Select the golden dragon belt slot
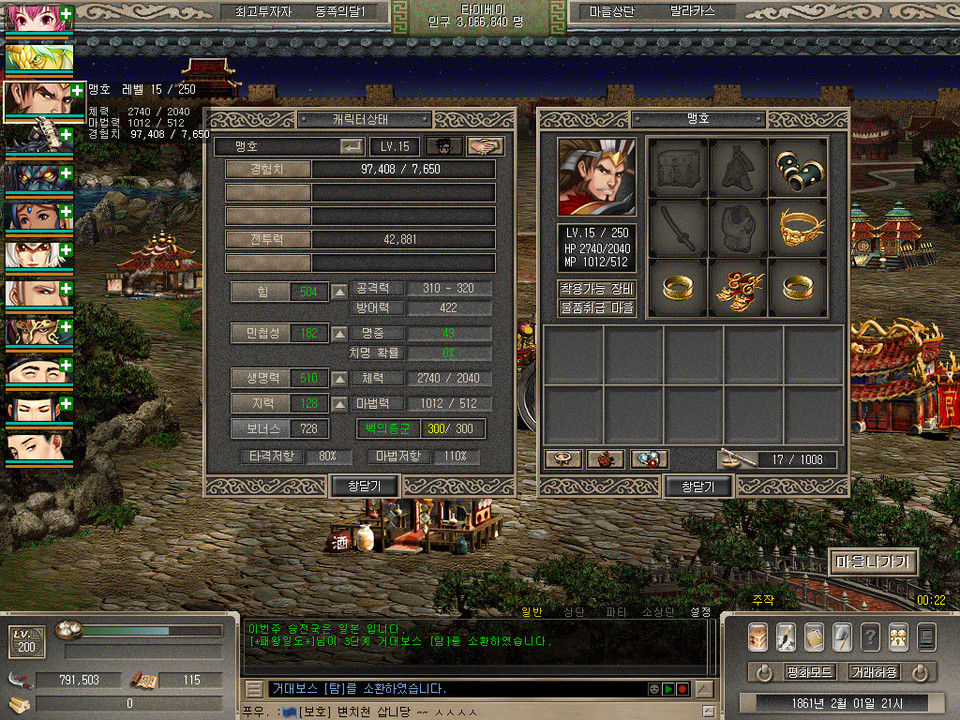The width and height of the screenshot is (960, 720). pos(798,226)
